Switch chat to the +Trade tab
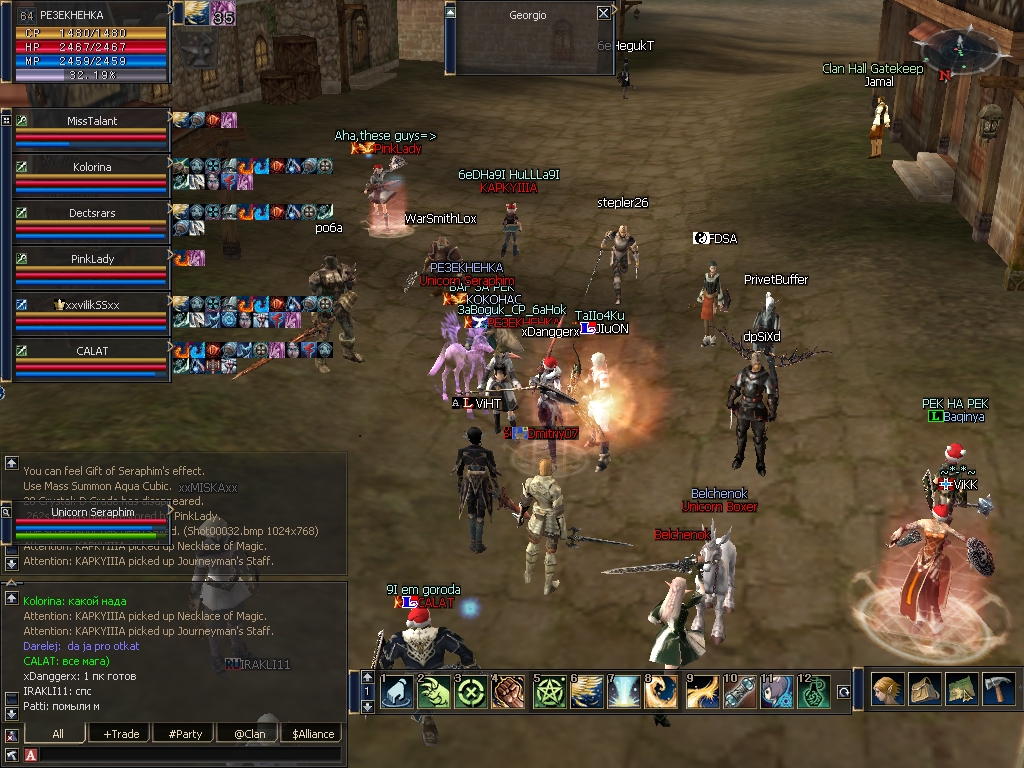The width and height of the screenshot is (1024, 768). click(x=121, y=734)
